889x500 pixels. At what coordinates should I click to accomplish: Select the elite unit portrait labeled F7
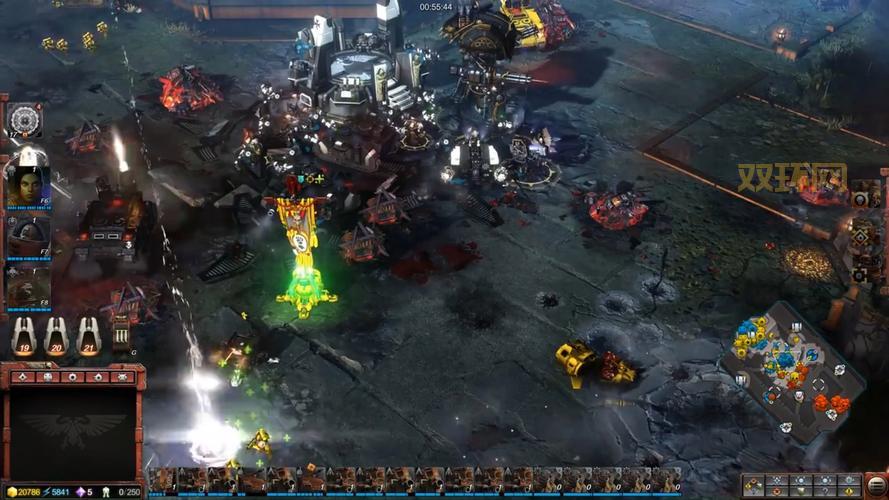pos(27,236)
